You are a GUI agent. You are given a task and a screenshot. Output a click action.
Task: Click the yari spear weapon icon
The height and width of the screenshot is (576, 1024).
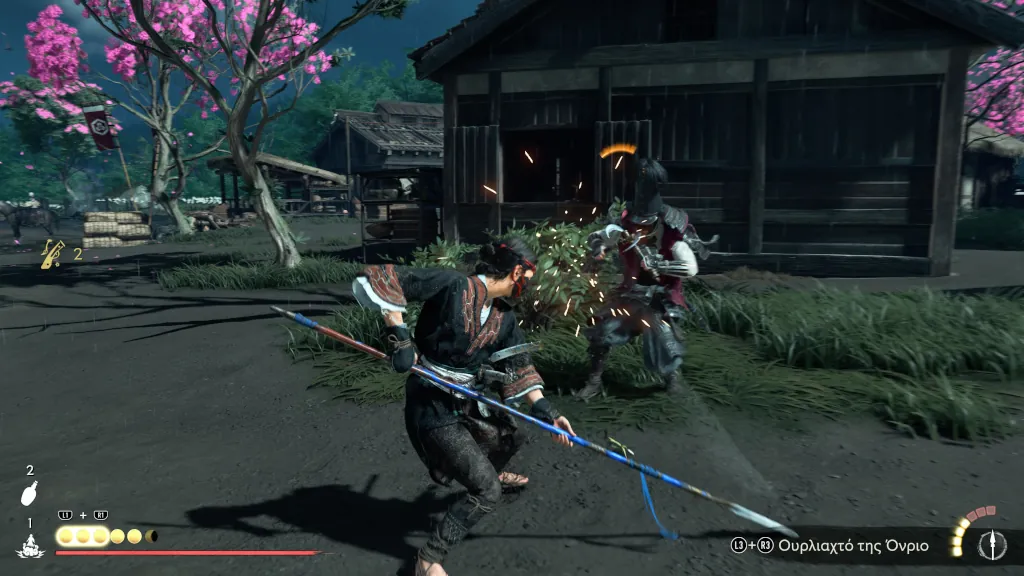point(992,544)
